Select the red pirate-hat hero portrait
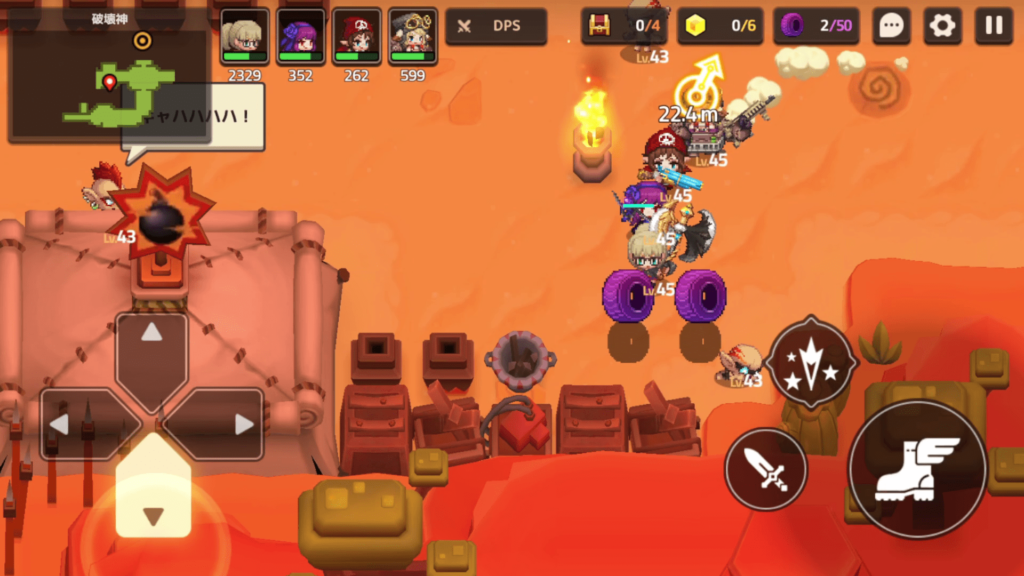Screen dimensions: 1024x576 click(x=356, y=36)
